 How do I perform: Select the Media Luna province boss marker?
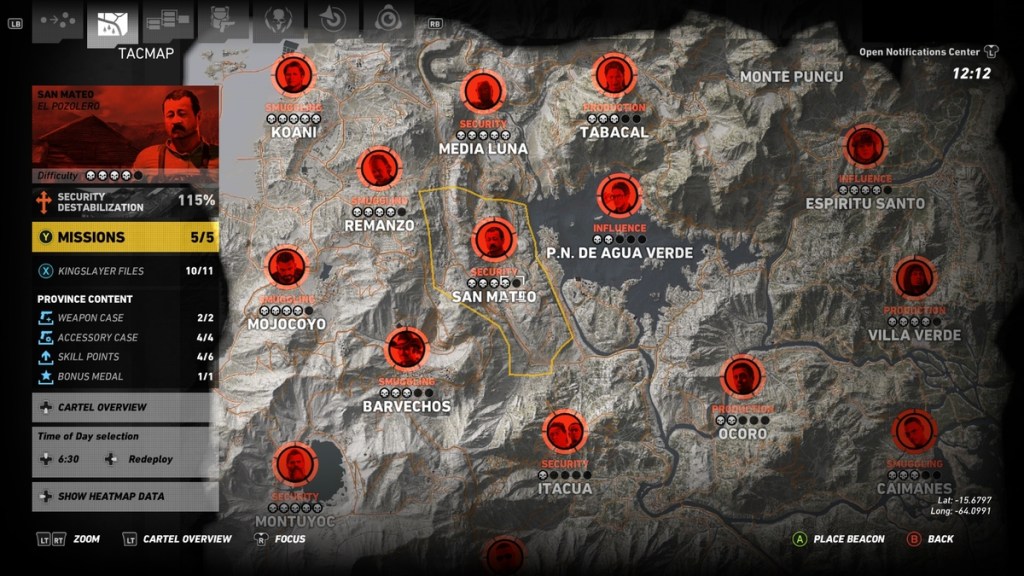click(482, 92)
